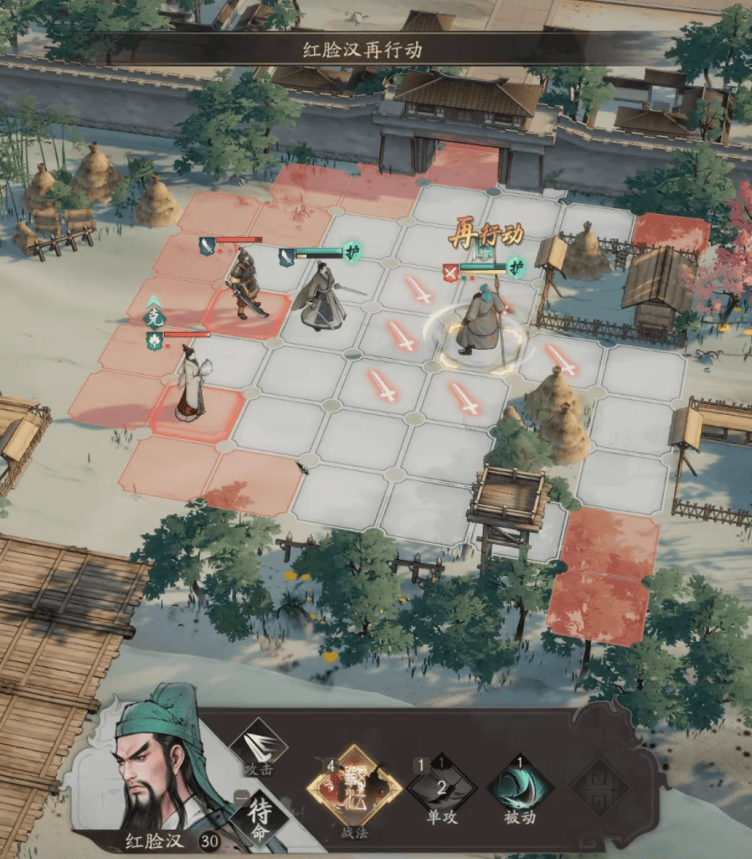The image size is (752, 859).
Task: Select the highlighted 红脸汉 unit on the grid
Action: point(481,320)
